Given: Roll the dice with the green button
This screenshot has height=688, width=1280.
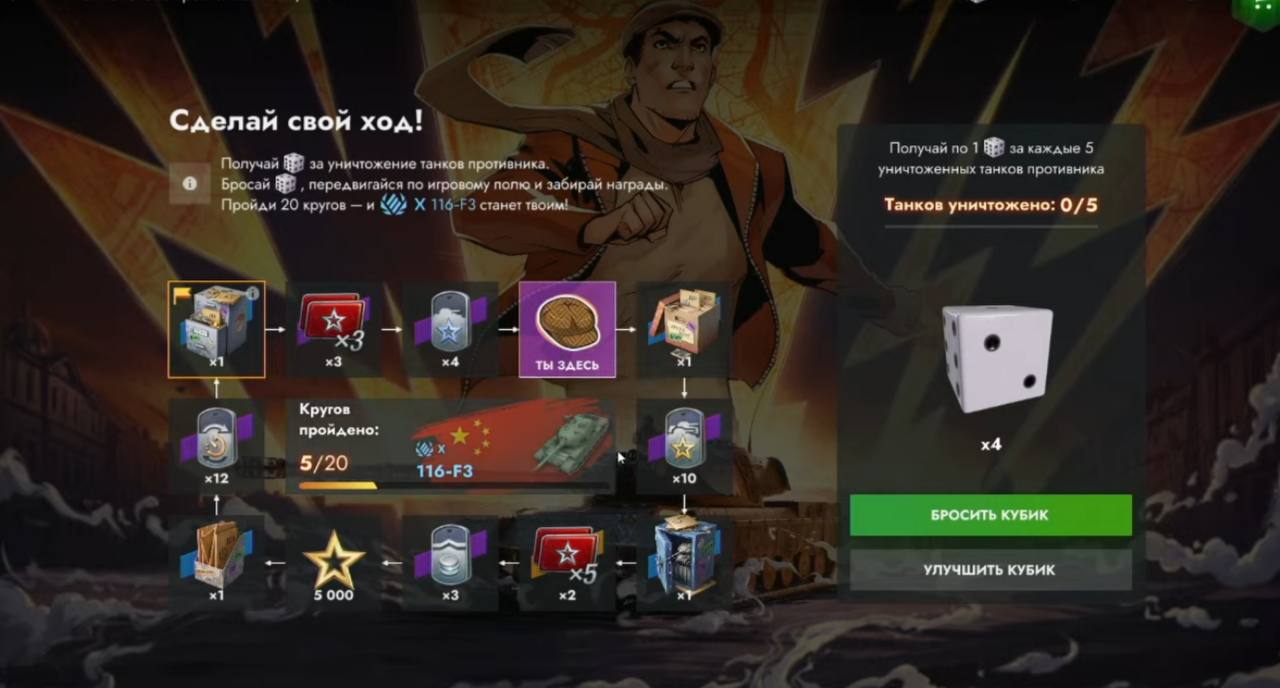Looking at the screenshot, I should coord(990,515).
